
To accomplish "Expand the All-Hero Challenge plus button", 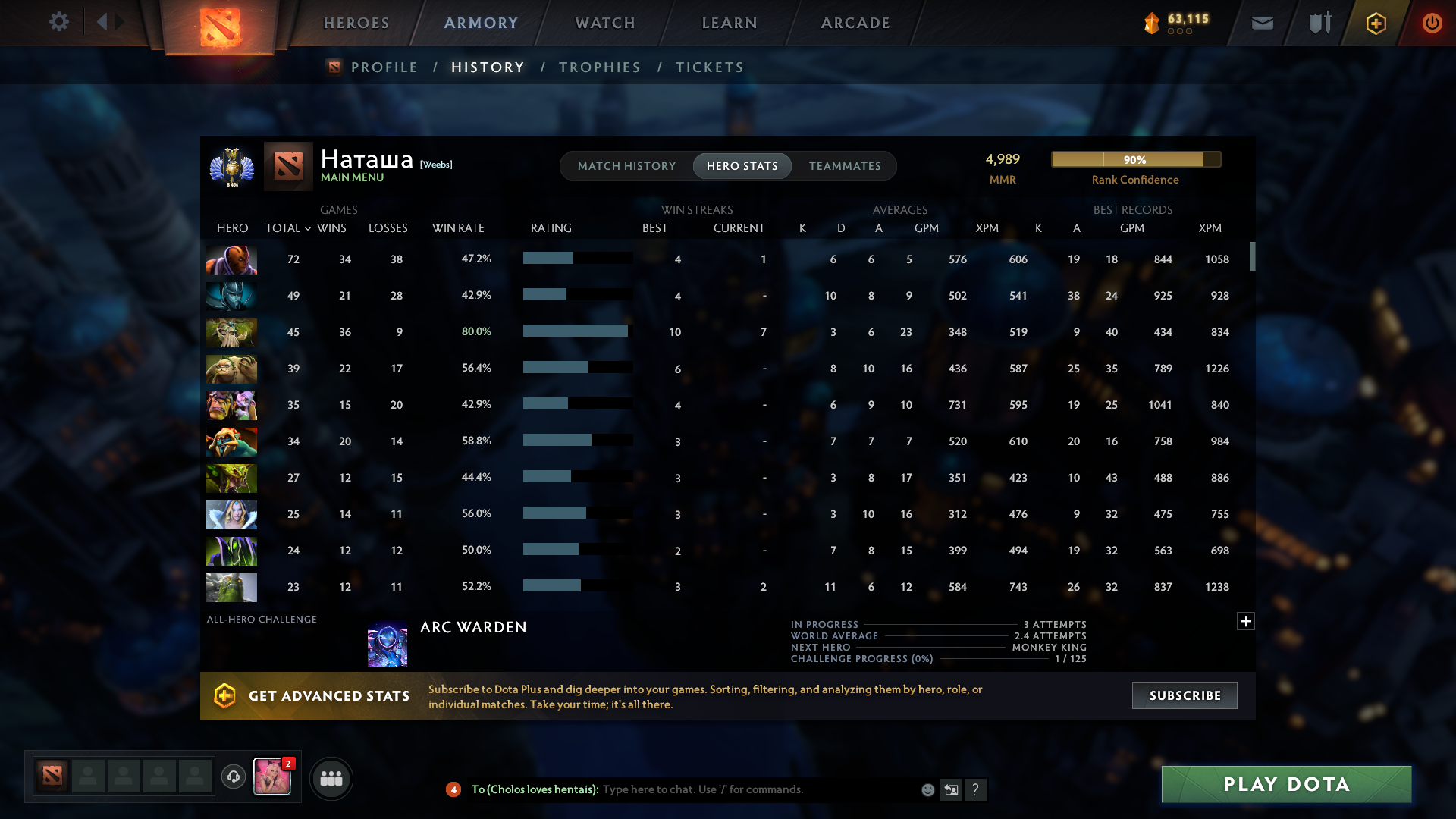I will 1246,621.
